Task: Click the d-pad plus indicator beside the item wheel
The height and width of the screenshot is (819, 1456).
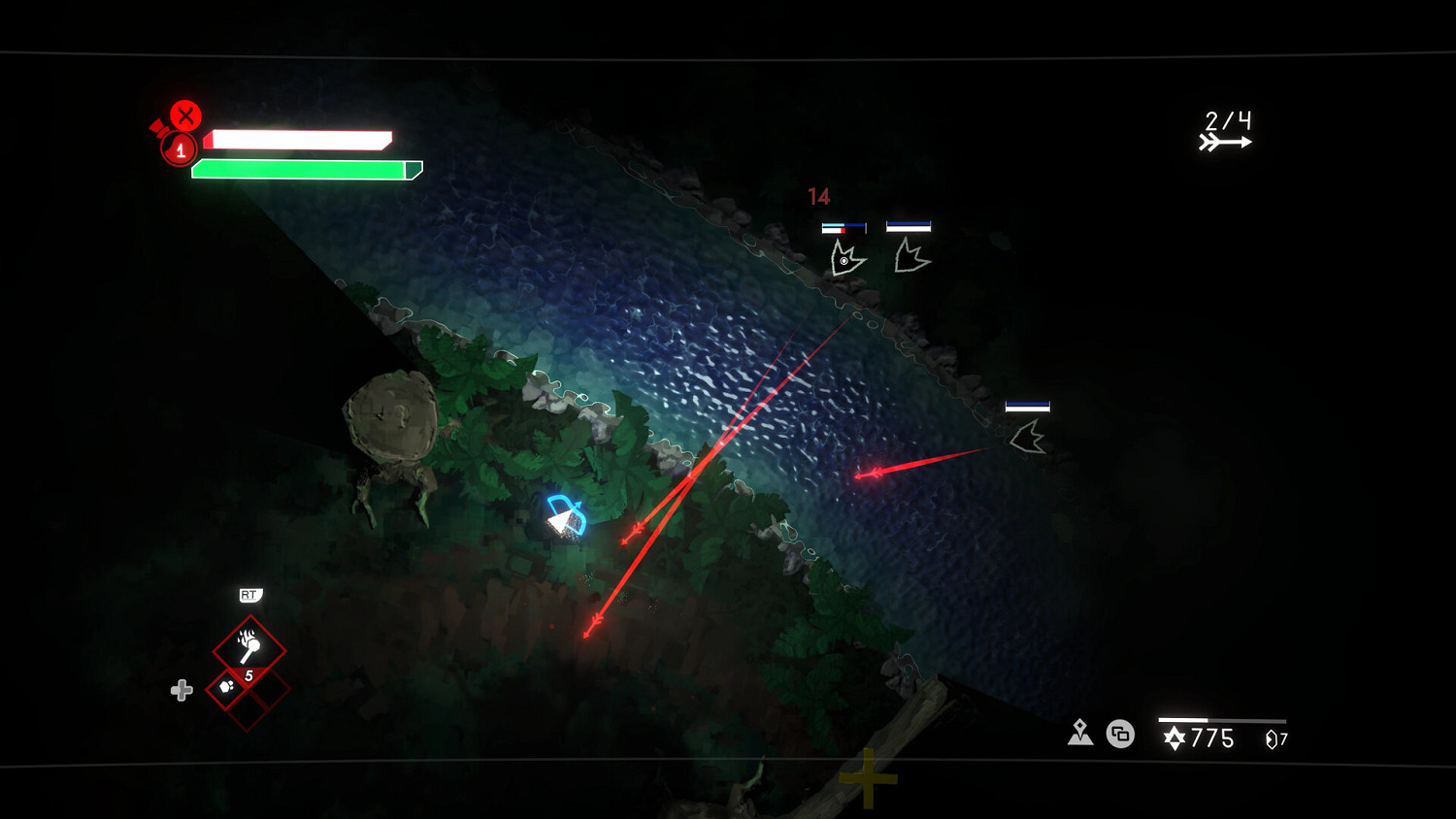Action: [x=181, y=691]
